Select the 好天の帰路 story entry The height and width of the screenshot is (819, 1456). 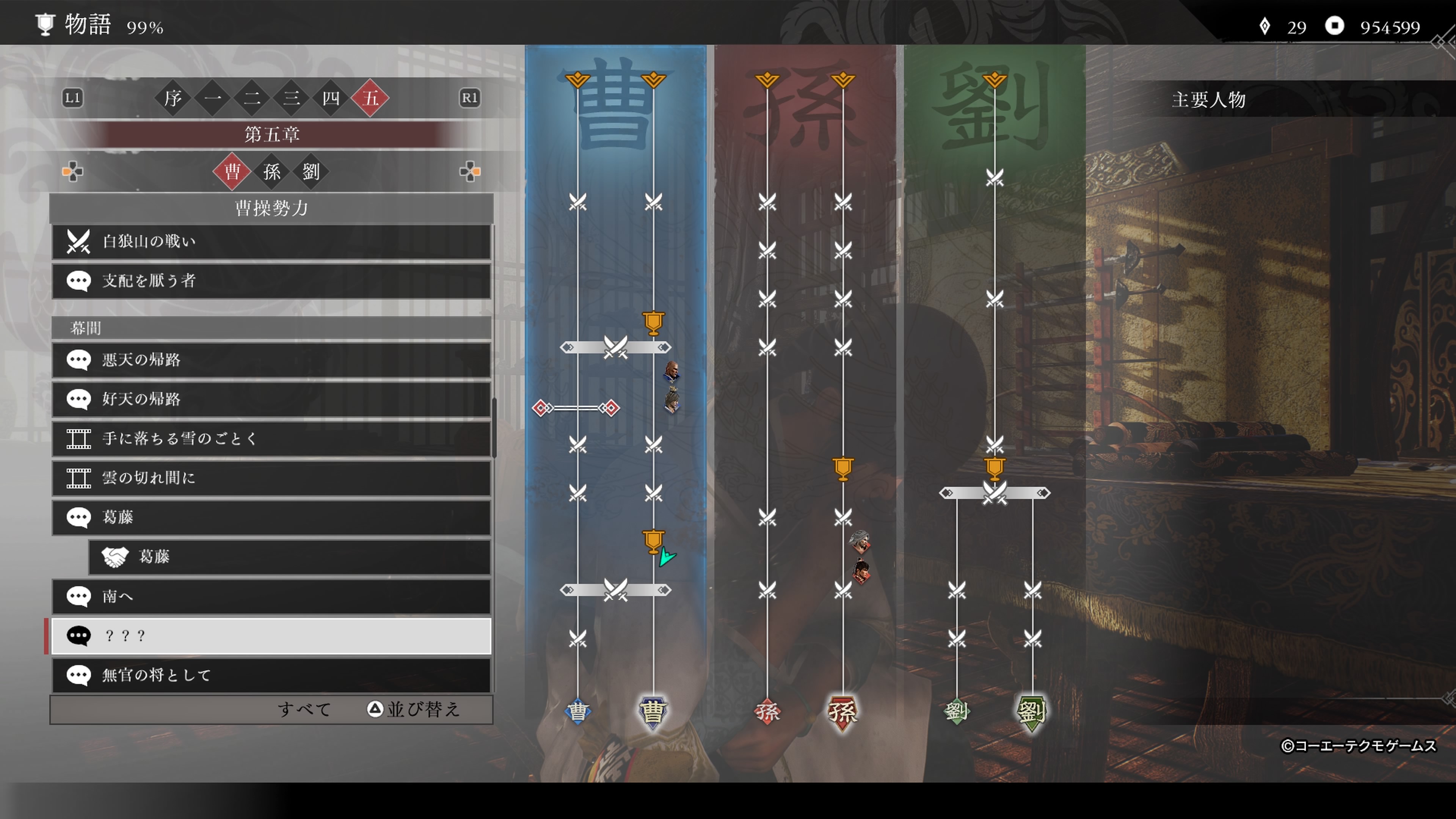coord(271,399)
